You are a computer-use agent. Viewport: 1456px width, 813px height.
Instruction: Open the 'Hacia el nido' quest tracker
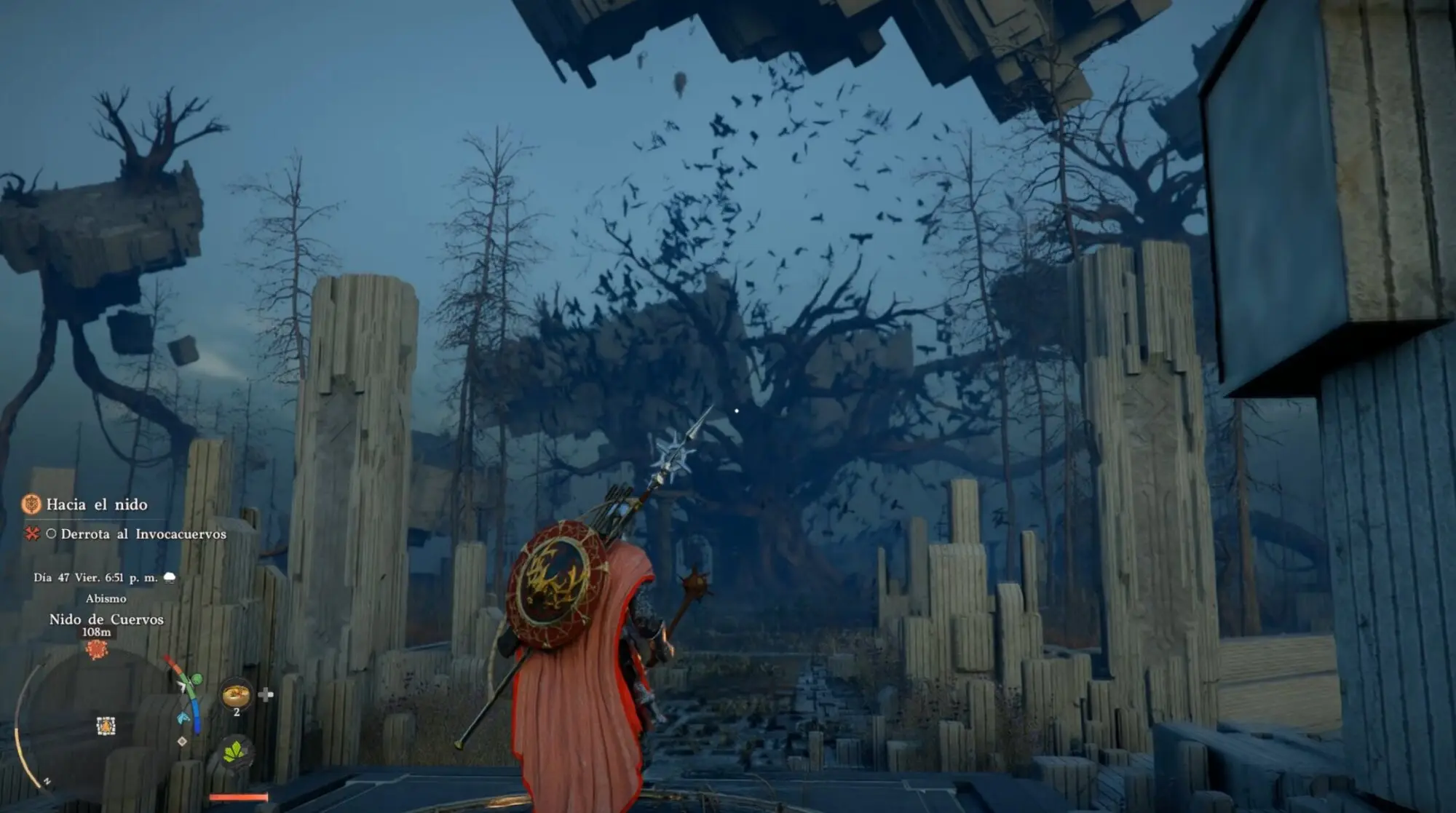[x=96, y=504]
